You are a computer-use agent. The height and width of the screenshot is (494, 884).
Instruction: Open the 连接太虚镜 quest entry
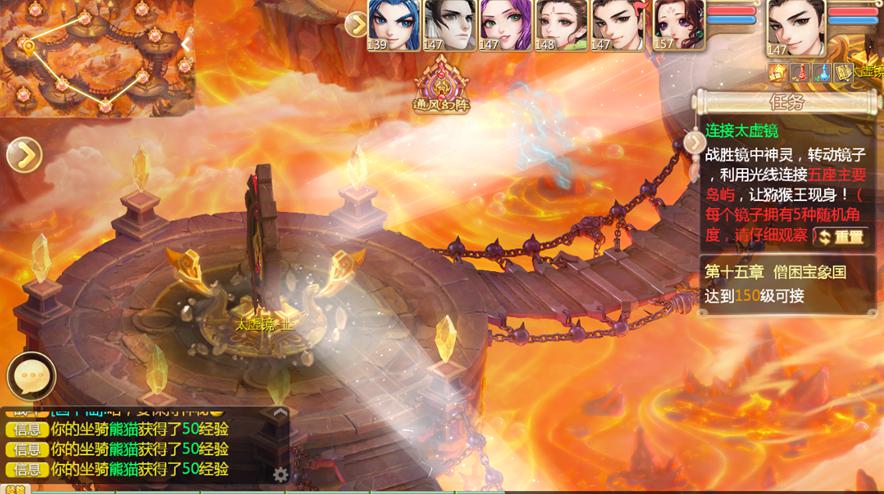(x=741, y=130)
